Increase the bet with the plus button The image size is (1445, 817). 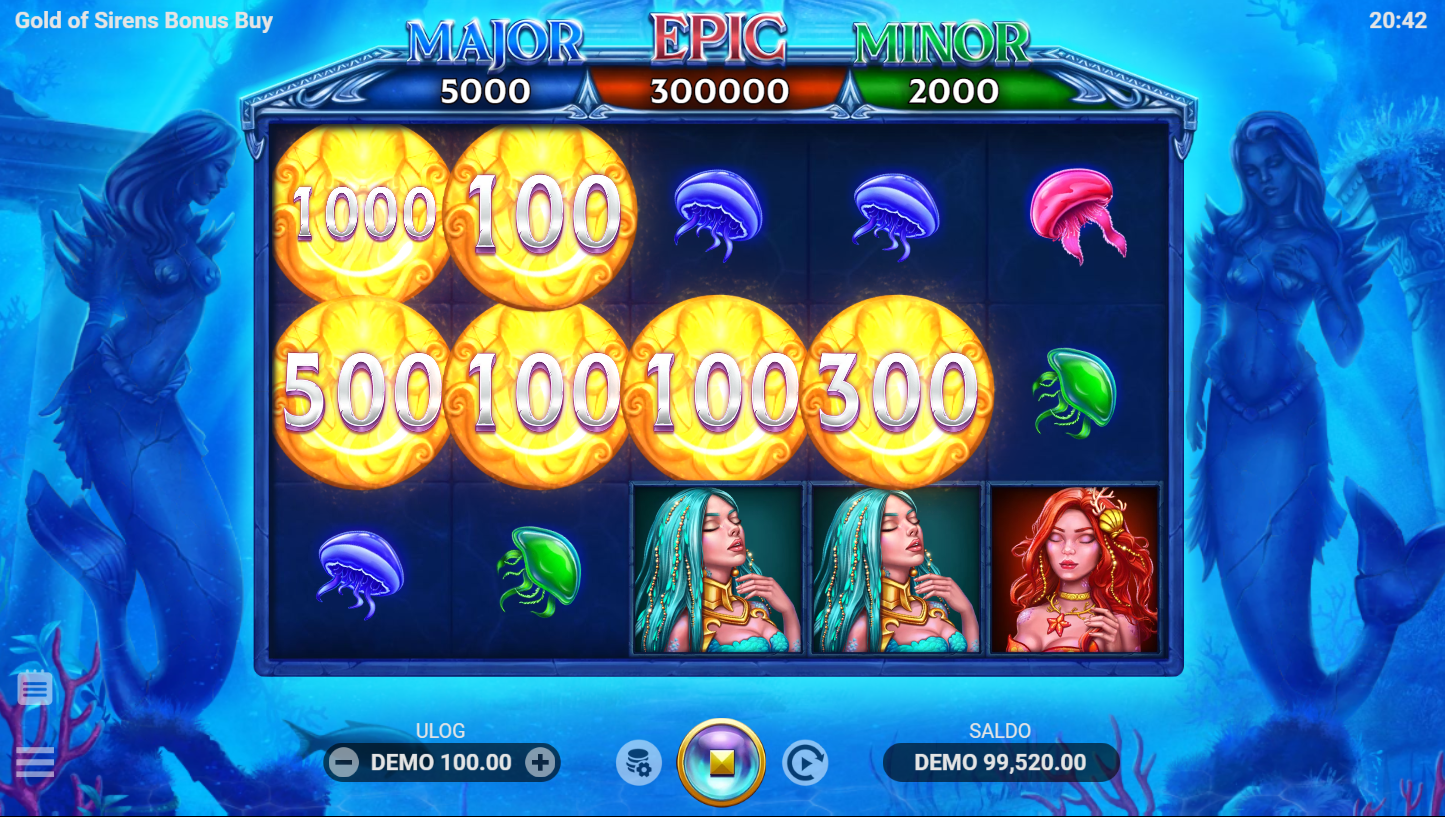pyautogui.click(x=540, y=763)
